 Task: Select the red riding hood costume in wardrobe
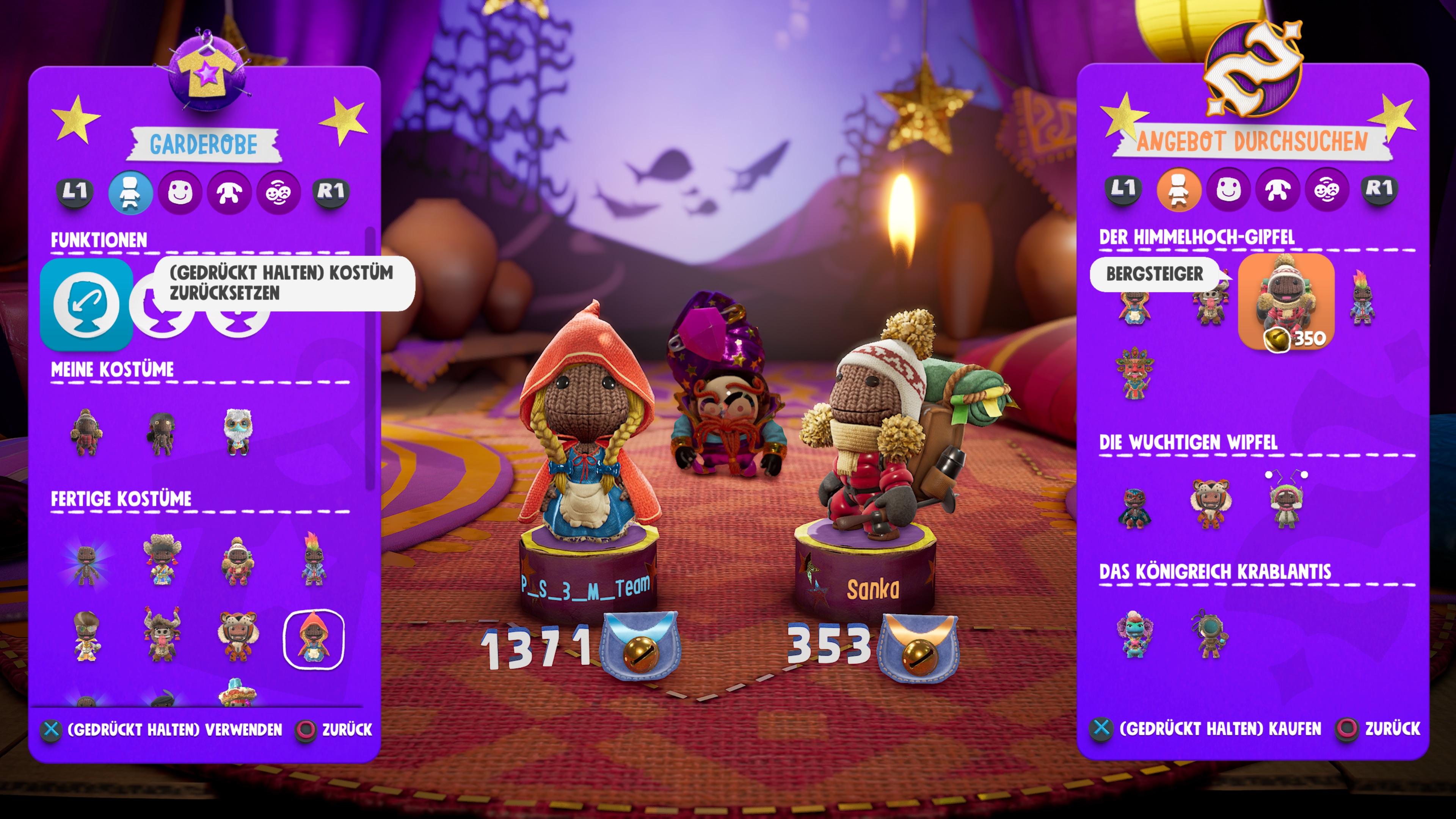313,639
